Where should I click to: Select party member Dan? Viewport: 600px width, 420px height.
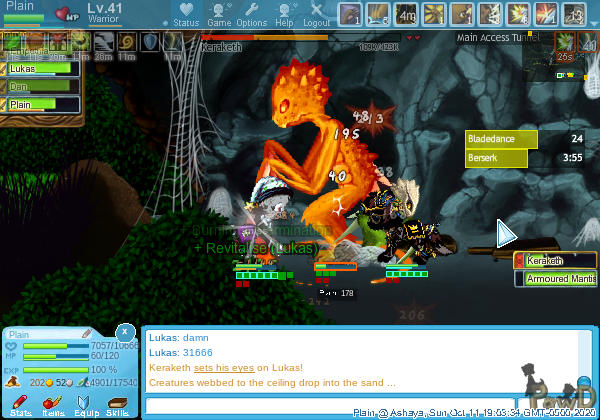coord(40,87)
